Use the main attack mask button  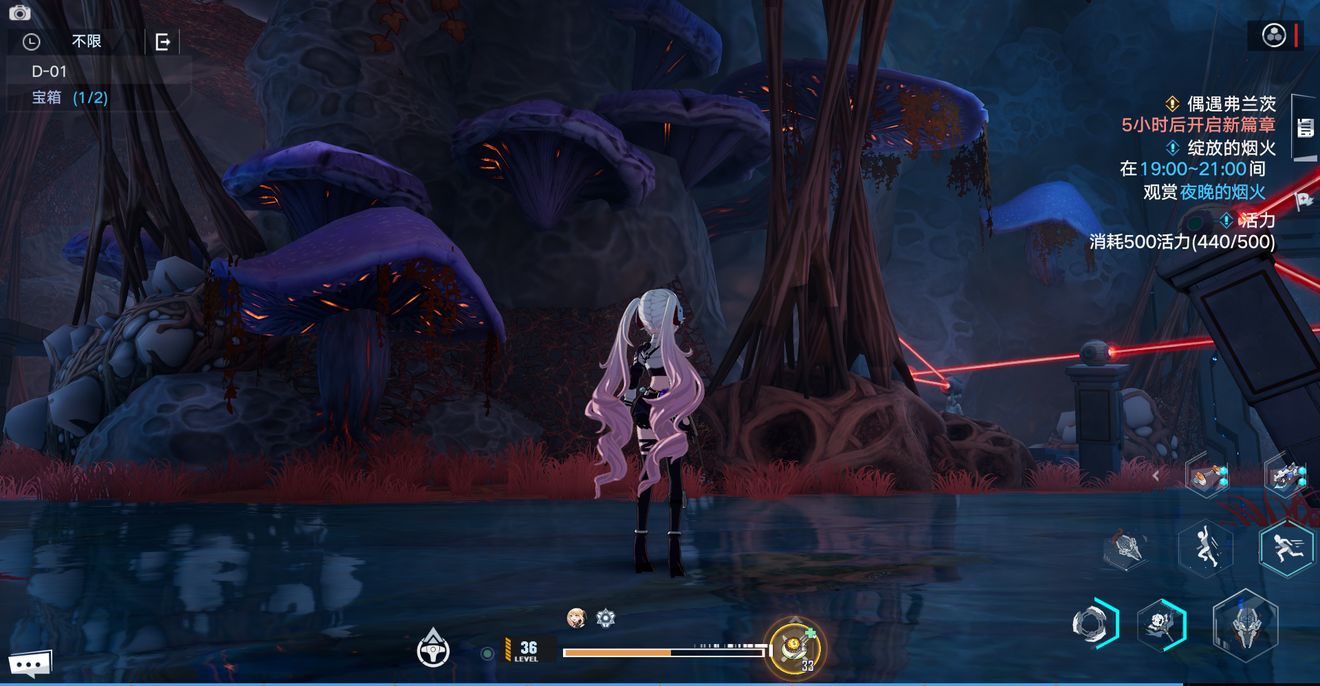tap(1245, 624)
